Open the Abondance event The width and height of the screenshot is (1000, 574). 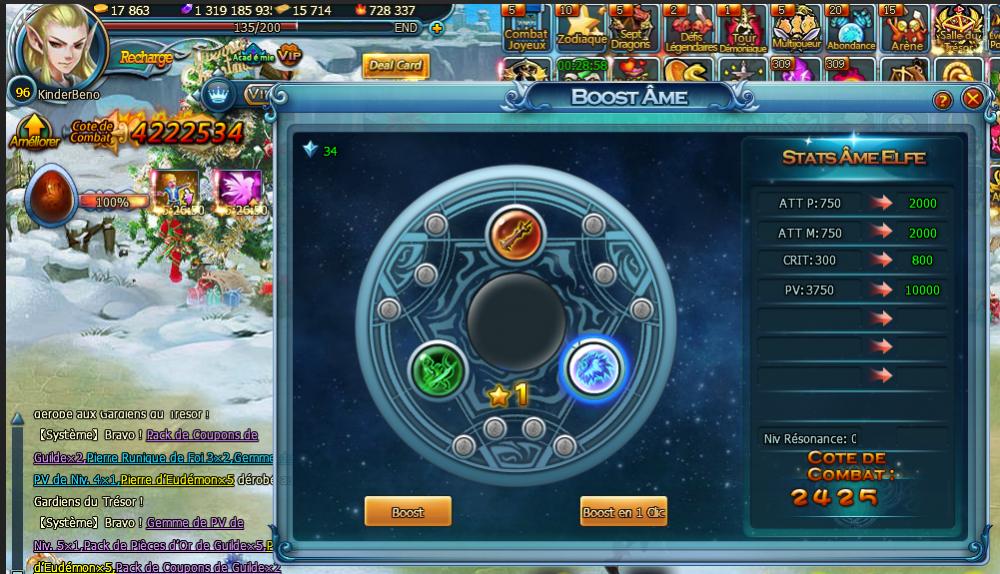point(851,27)
